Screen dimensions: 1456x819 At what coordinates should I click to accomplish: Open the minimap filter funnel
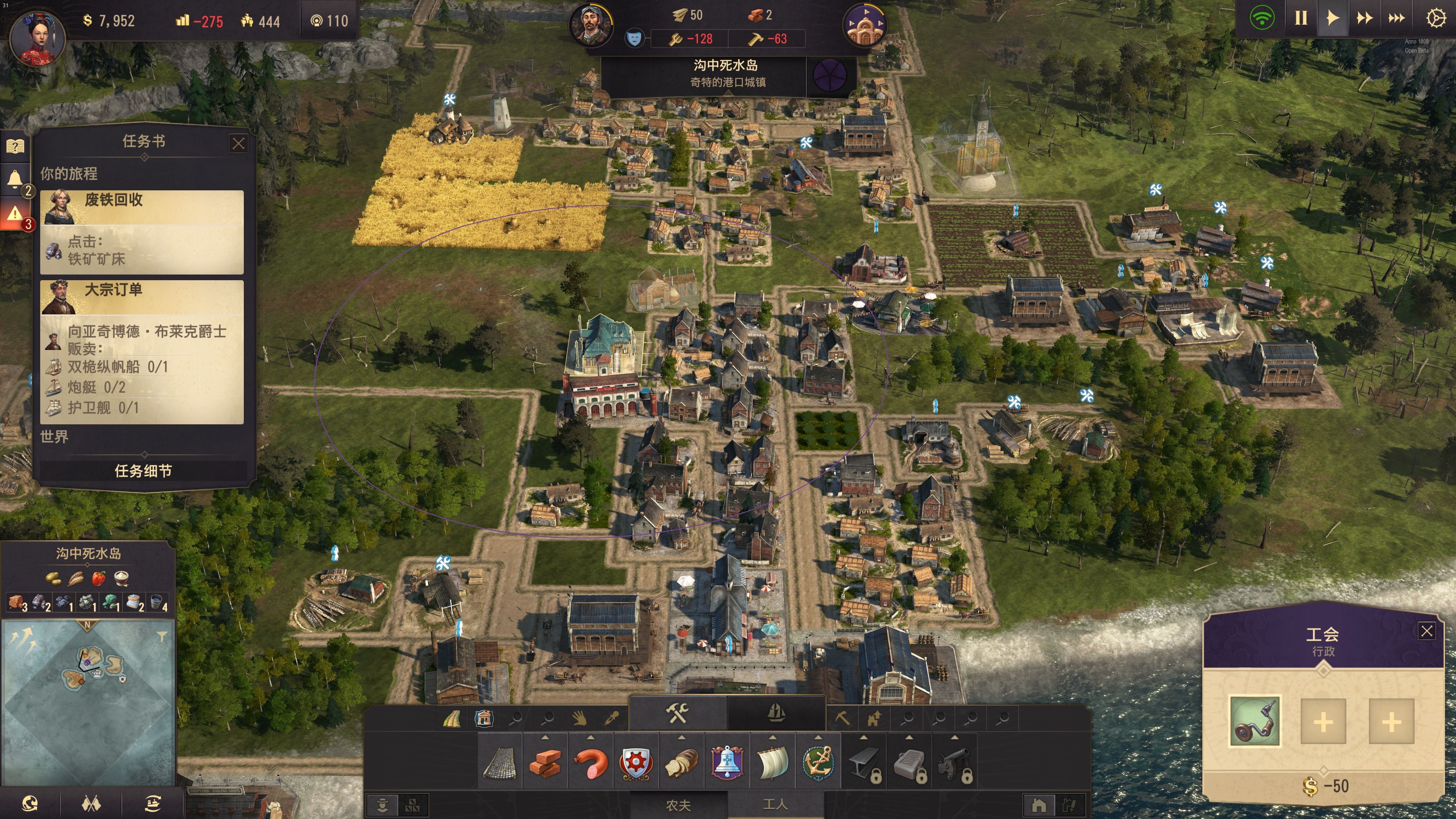162,637
